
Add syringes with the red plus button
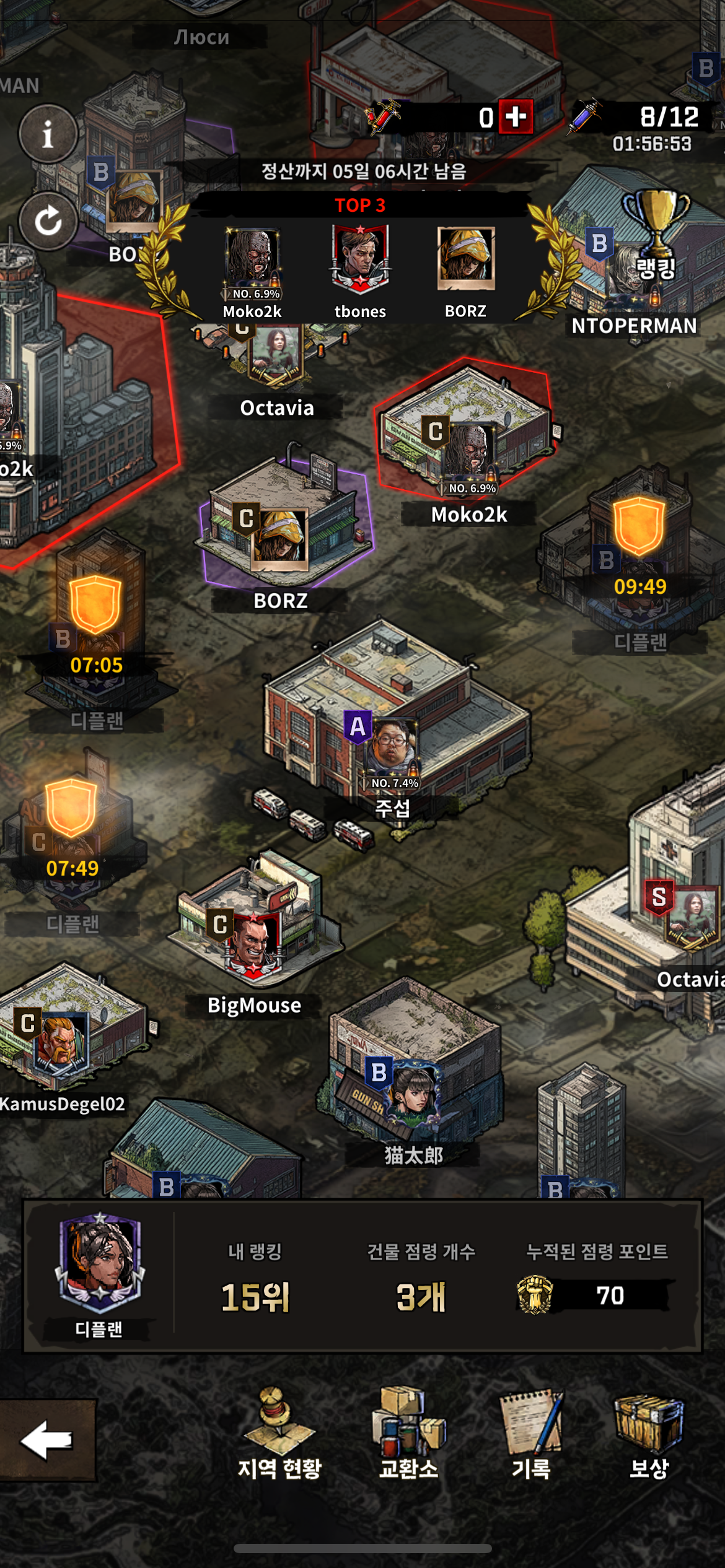point(516,116)
